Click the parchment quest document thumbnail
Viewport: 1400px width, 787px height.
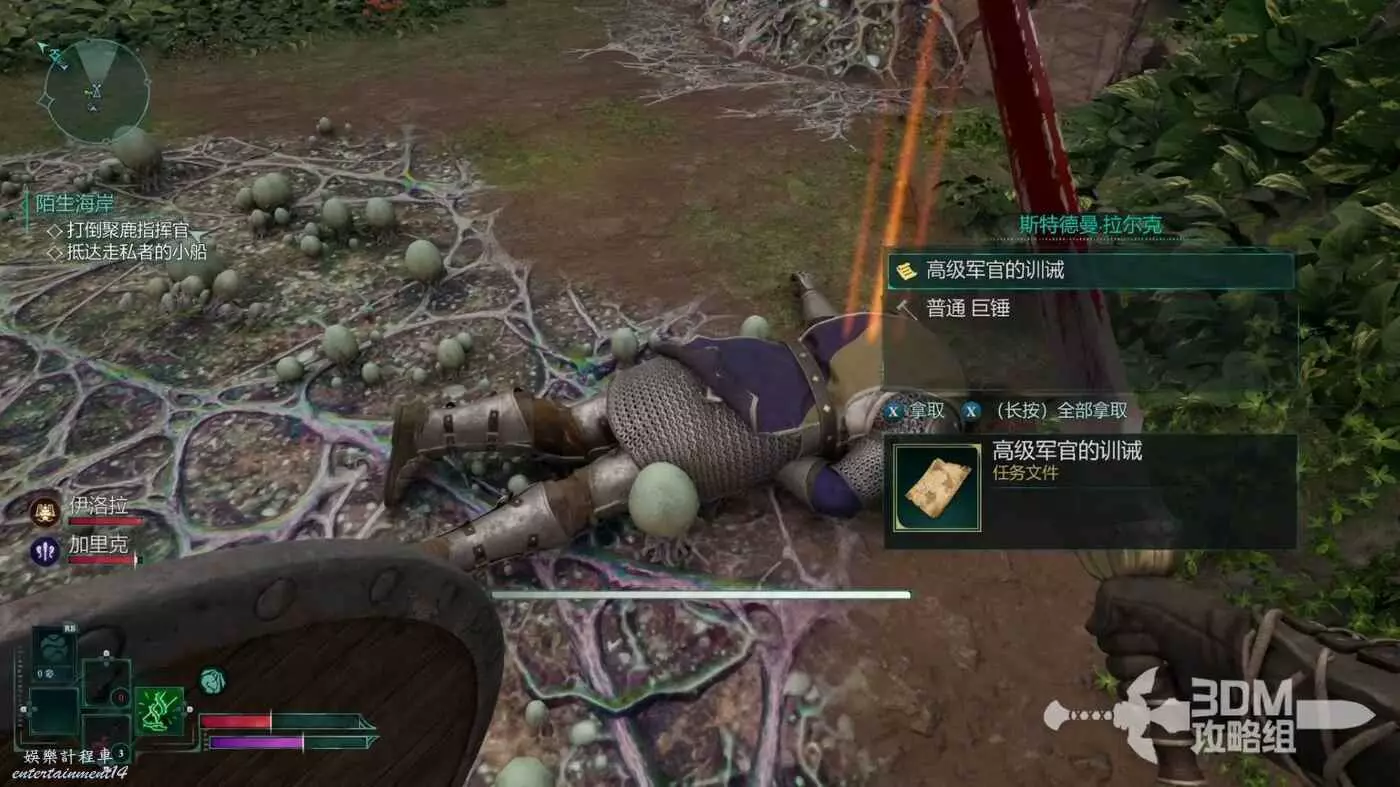(937, 488)
